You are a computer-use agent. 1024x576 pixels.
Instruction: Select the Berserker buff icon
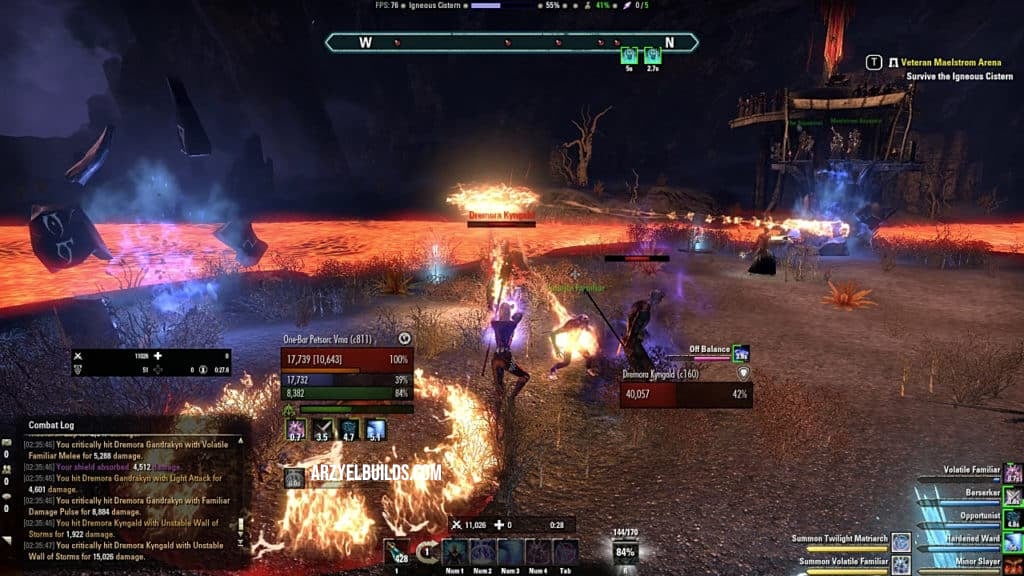[1013, 496]
